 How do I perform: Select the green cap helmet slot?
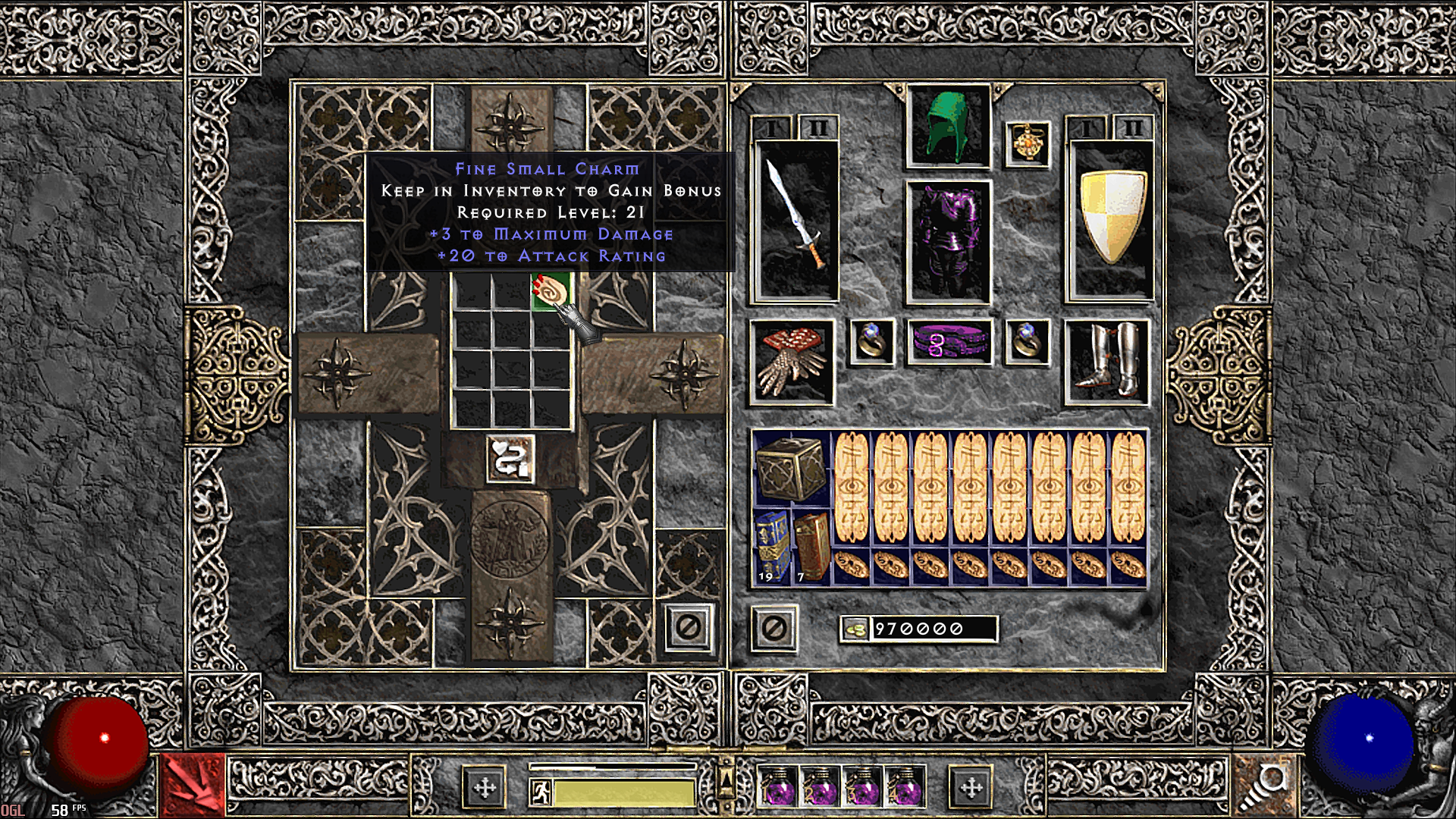coord(948,127)
